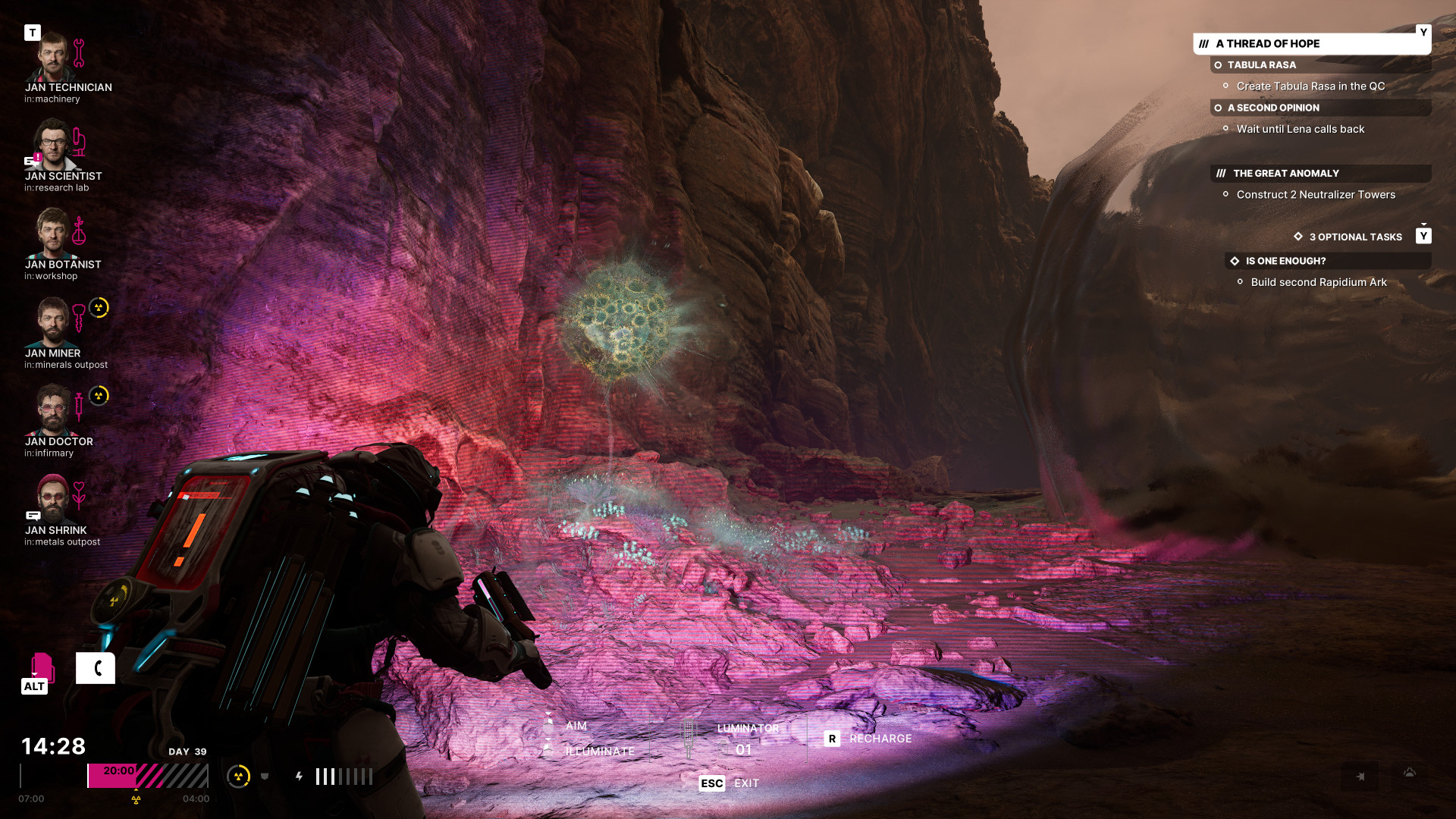Open The Great Anomaly quest entry
The width and height of the screenshot is (1456, 819).
coord(1285,174)
